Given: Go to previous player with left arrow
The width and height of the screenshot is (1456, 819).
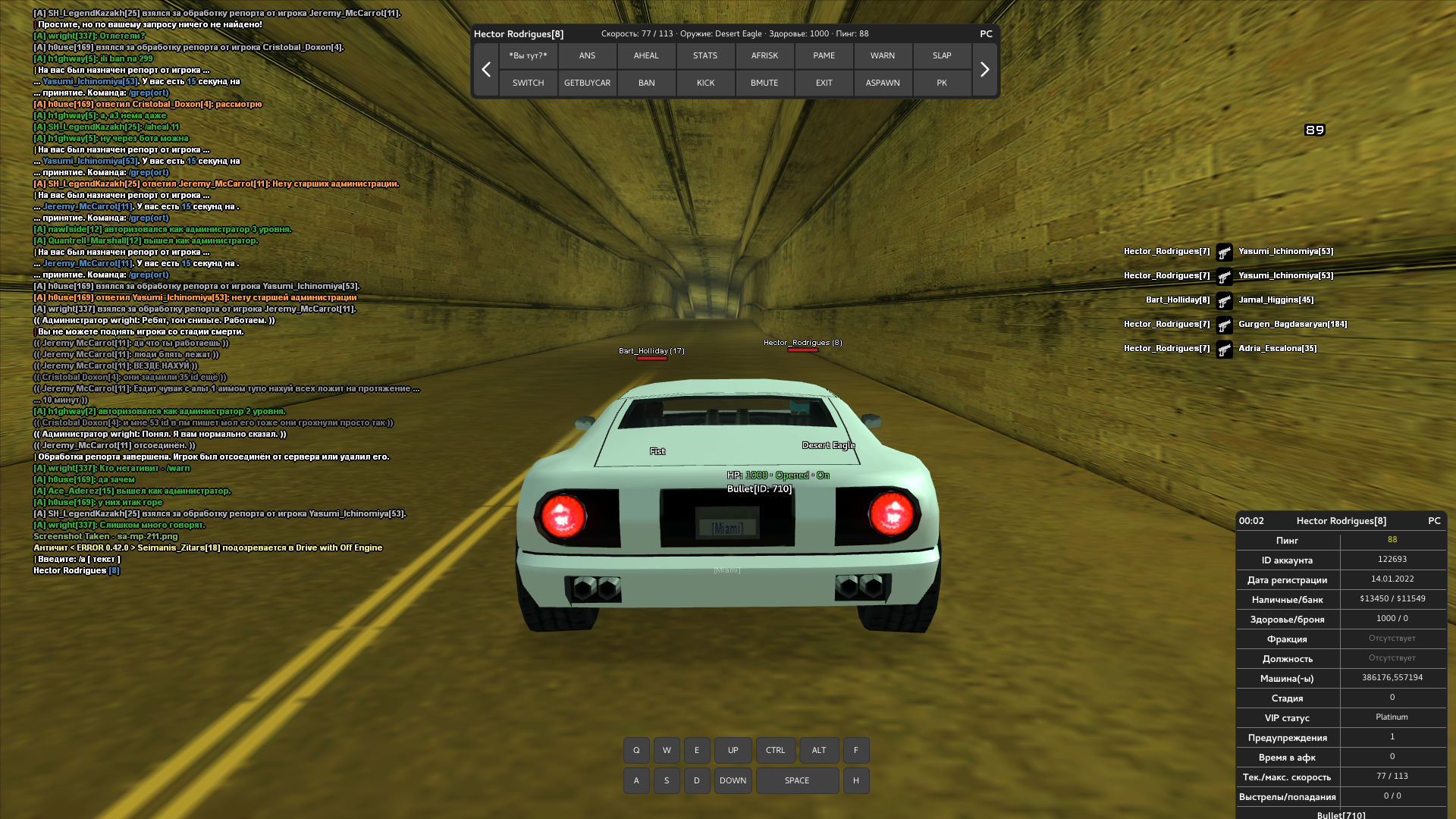Looking at the screenshot, I should [486, 69].
